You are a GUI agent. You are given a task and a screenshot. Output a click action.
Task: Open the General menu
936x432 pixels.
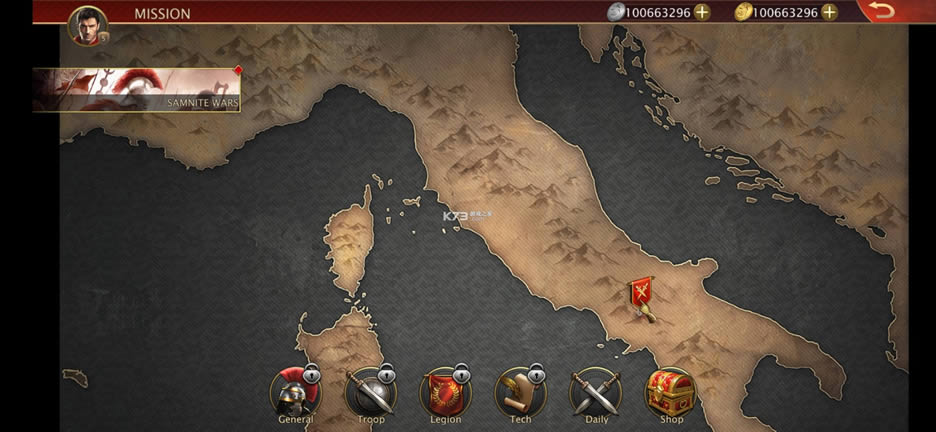[x=295, y=393]
